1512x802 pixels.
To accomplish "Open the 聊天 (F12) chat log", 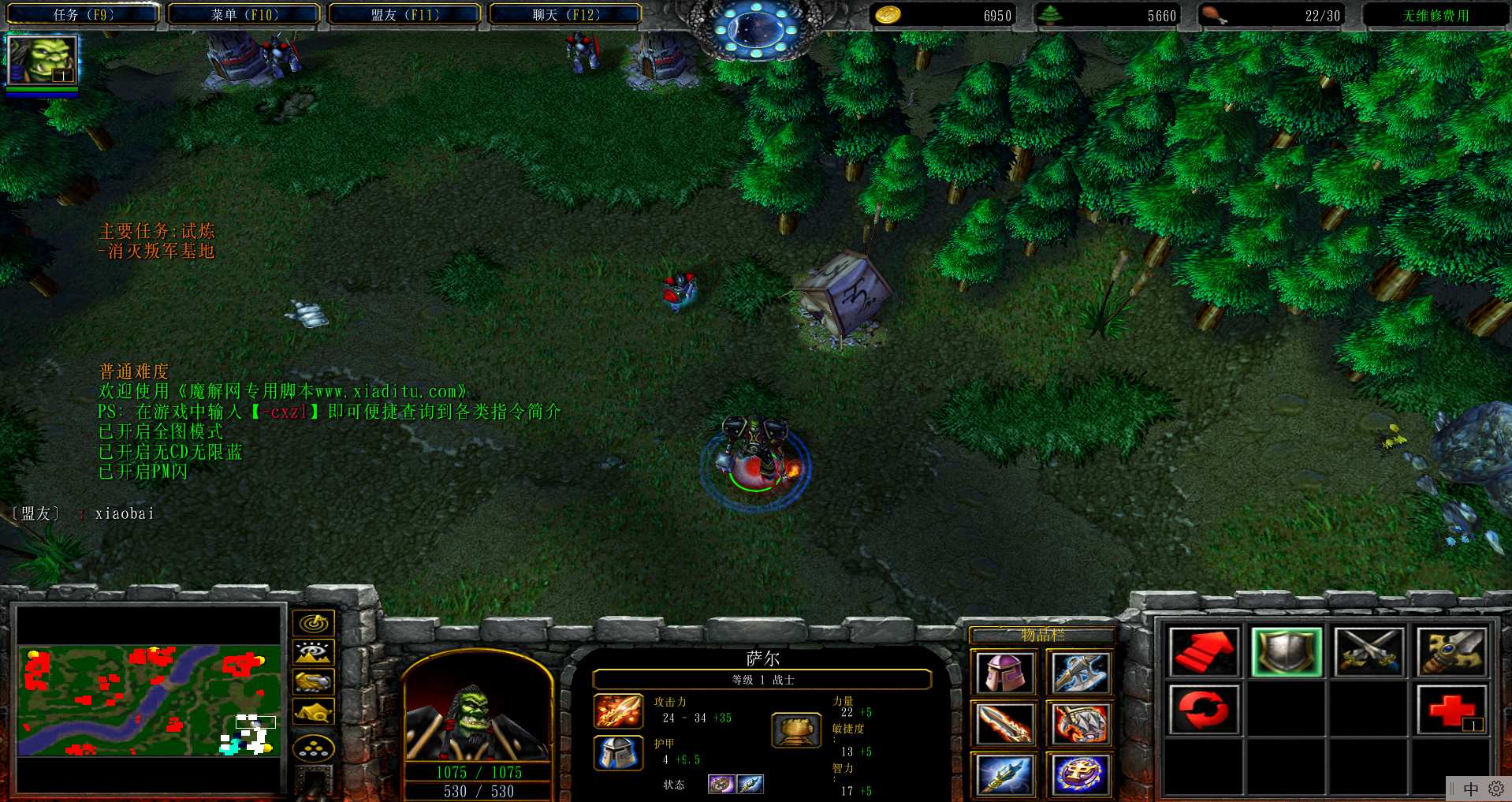I will click(x=565, y=14).
